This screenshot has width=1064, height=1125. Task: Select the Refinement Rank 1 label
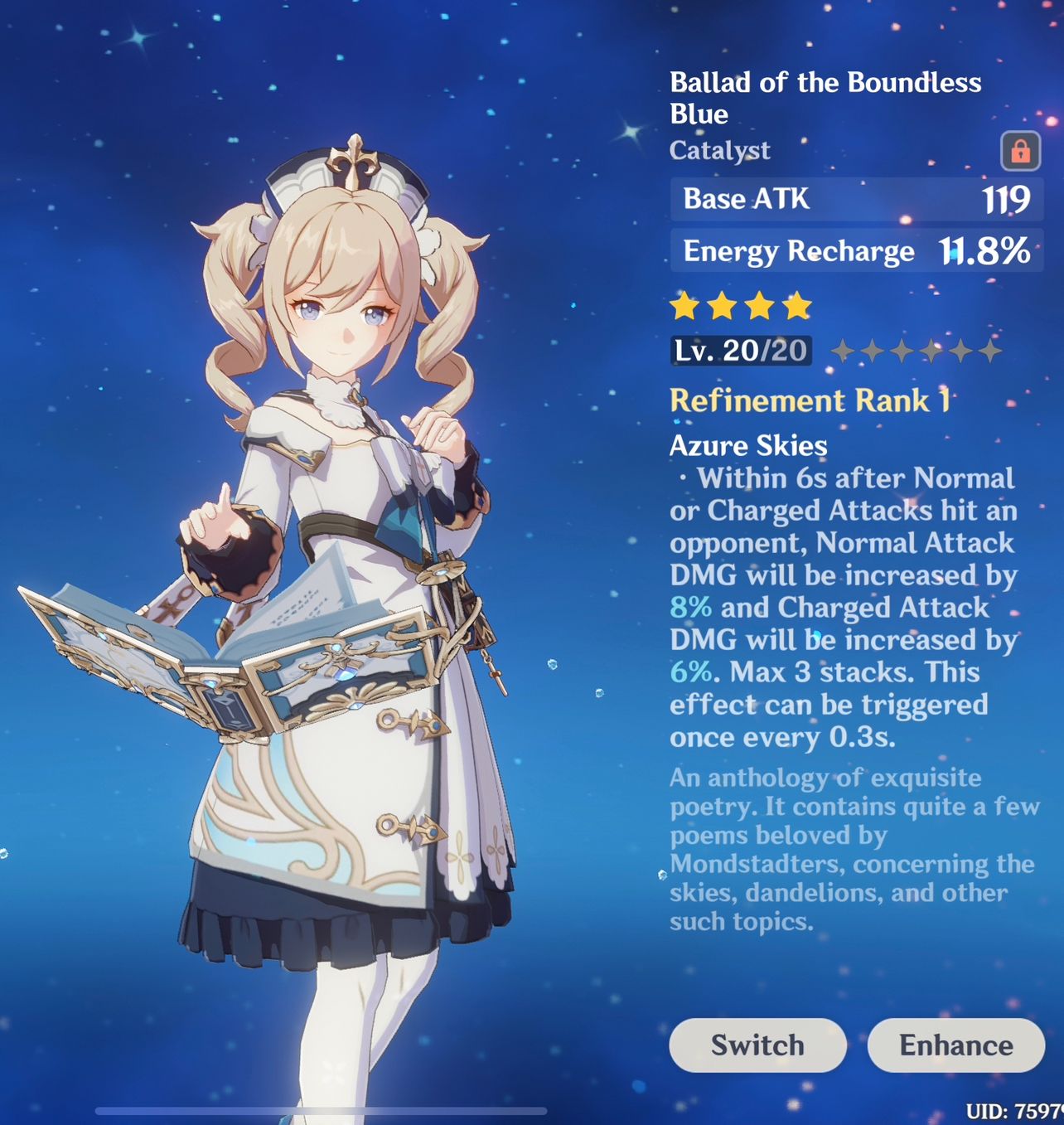pyautogui.click(x=812, y=400)
